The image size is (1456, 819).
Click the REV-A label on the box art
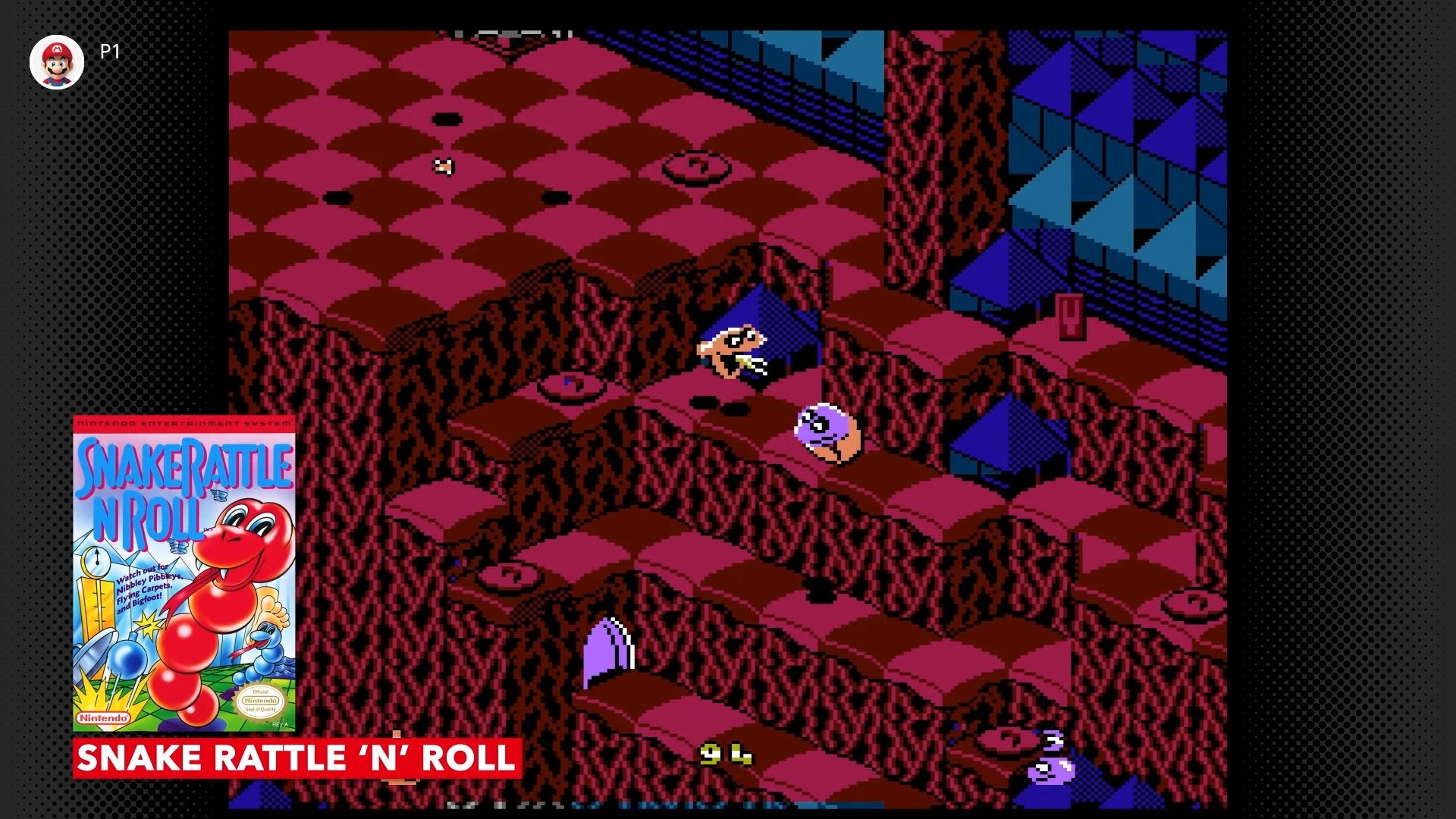click(281, 723)
